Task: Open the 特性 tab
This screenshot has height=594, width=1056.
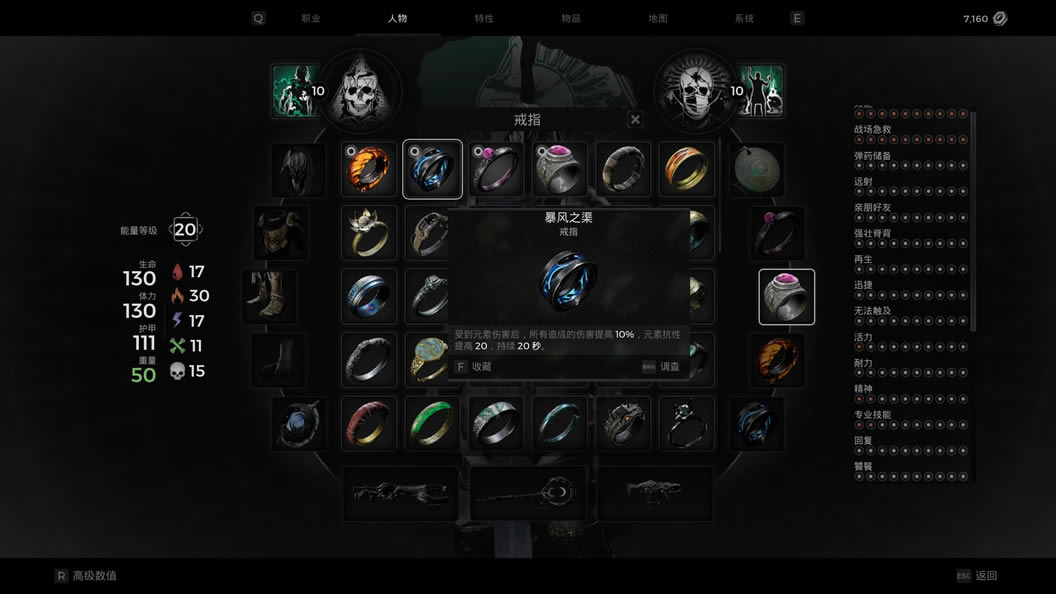Action: coord(484,19)
